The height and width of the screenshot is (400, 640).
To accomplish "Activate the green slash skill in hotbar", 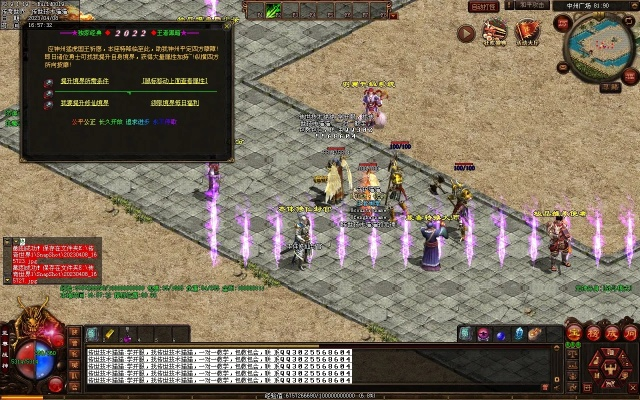I will coord(275,10).
